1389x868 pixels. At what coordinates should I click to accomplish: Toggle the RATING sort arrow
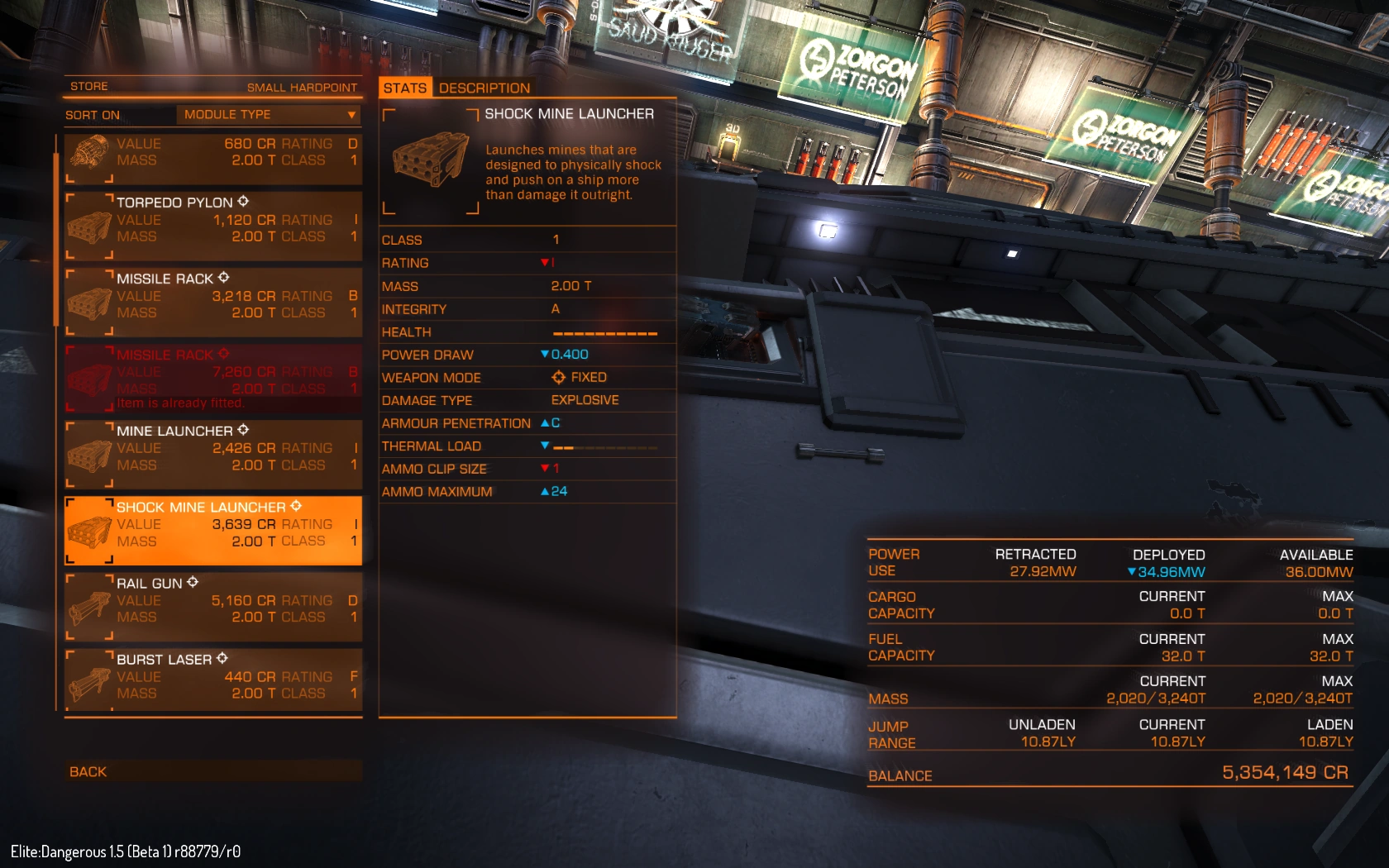pyautogui.click(x=544, y=263)
